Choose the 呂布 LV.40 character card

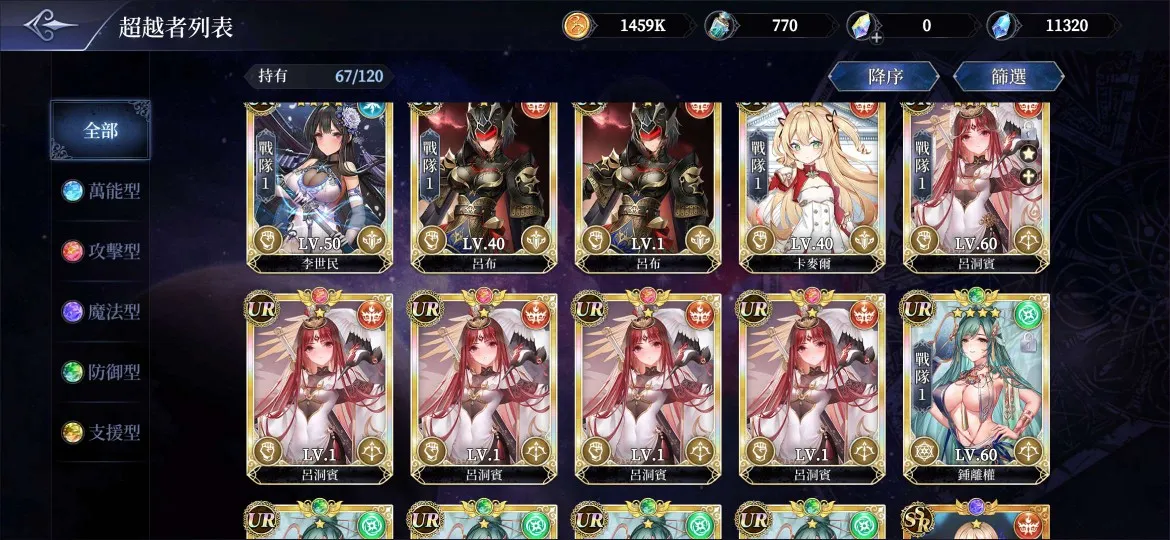click(x=484, y=185)
